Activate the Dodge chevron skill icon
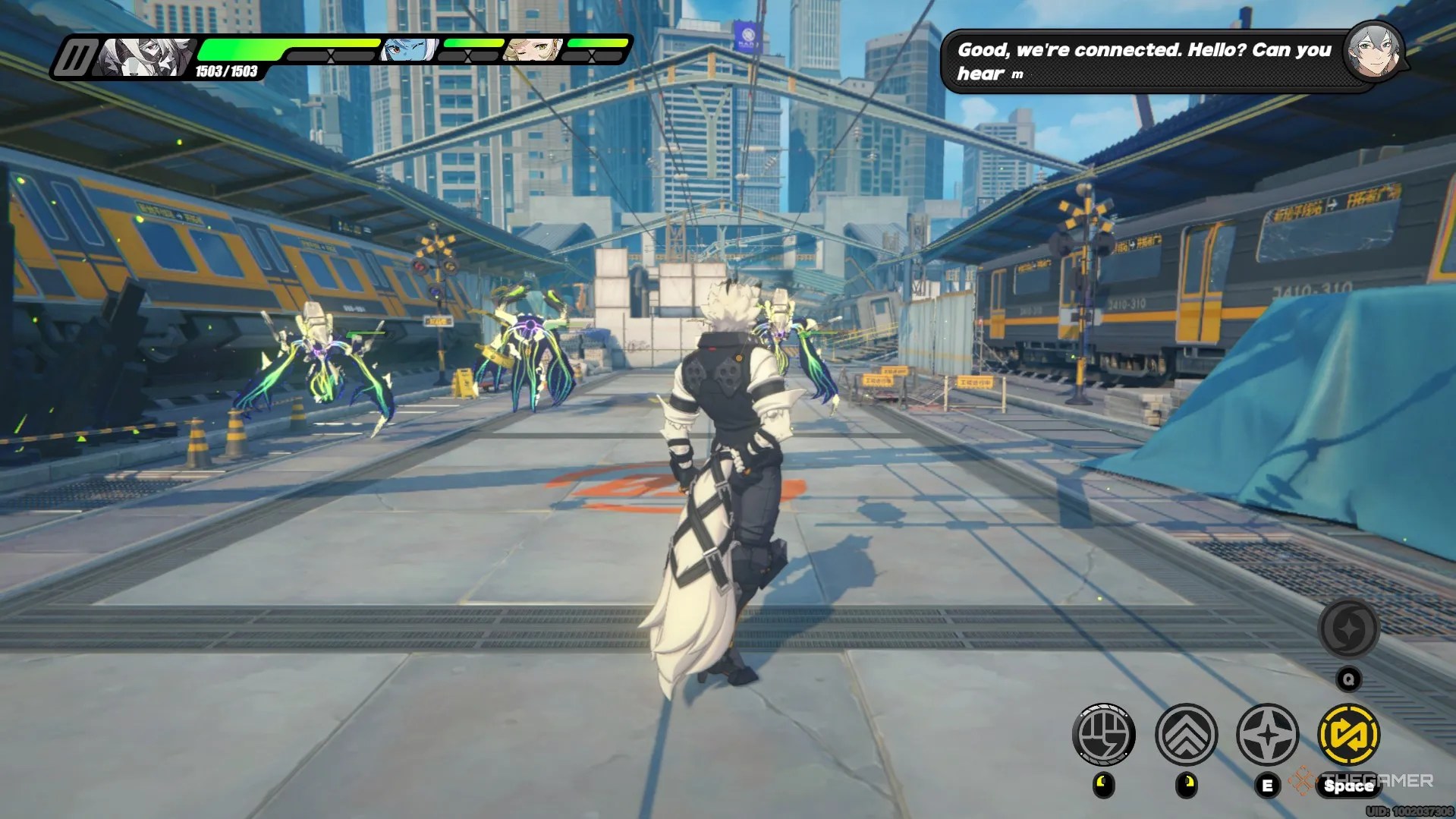The height and width of the screenshot is (819, 1456). [1186, 733]
